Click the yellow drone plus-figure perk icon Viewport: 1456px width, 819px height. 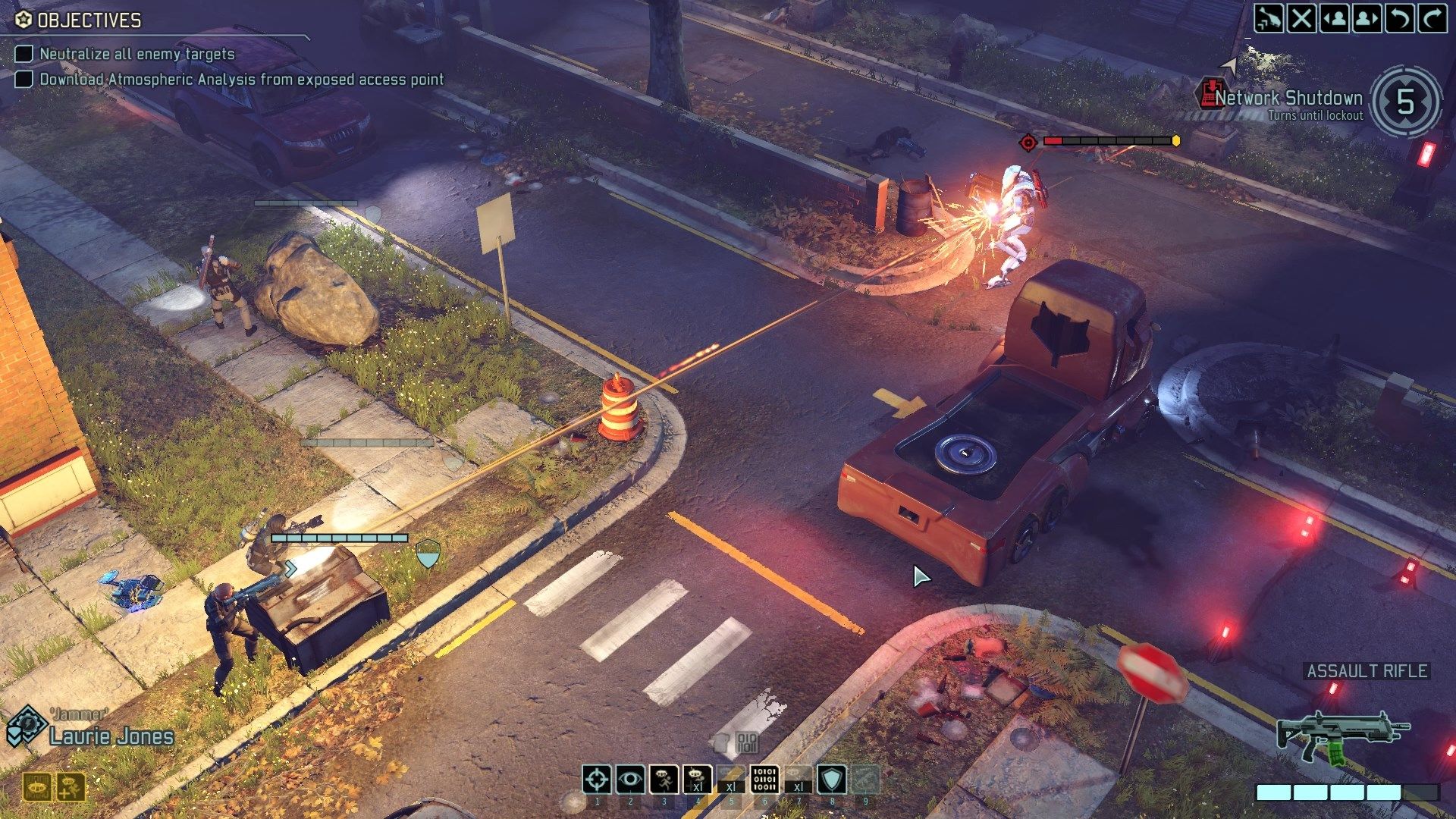[x=71, y=787]
